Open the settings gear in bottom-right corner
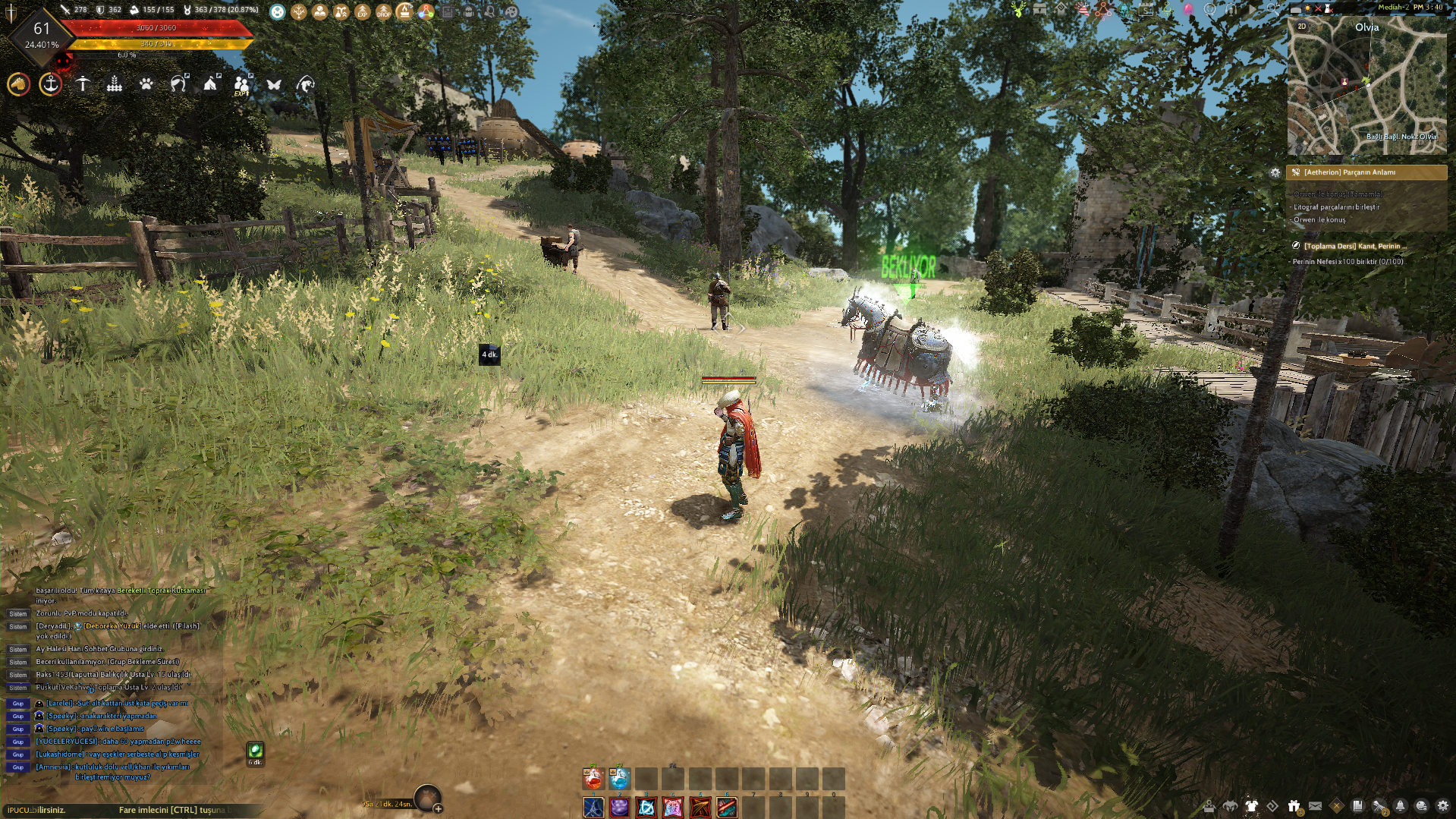The height and width of the screenshot is (819, 1456). pos(1443,806)
